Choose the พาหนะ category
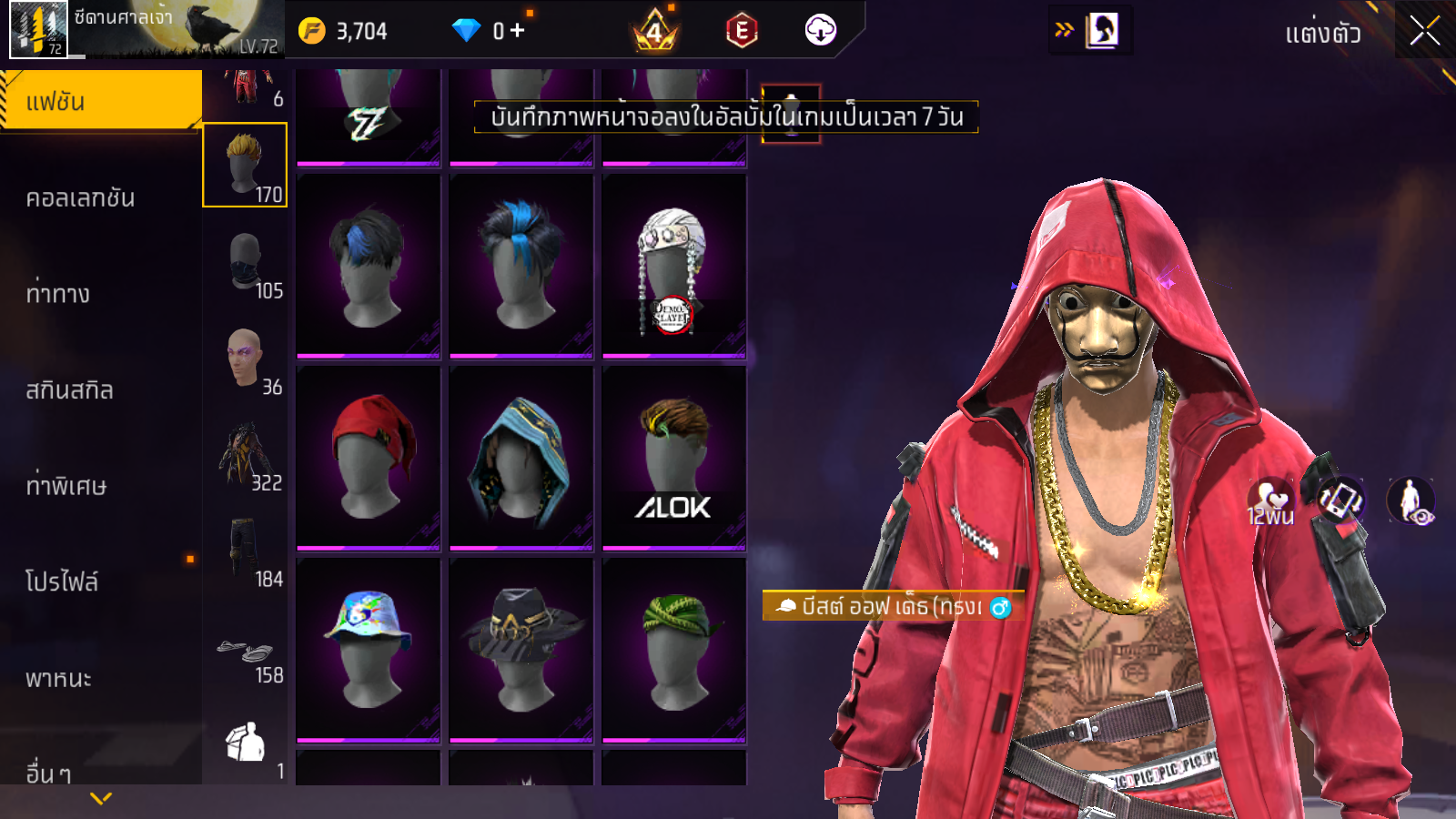This screenshot has width=1456, height=819. coord(58,679)
